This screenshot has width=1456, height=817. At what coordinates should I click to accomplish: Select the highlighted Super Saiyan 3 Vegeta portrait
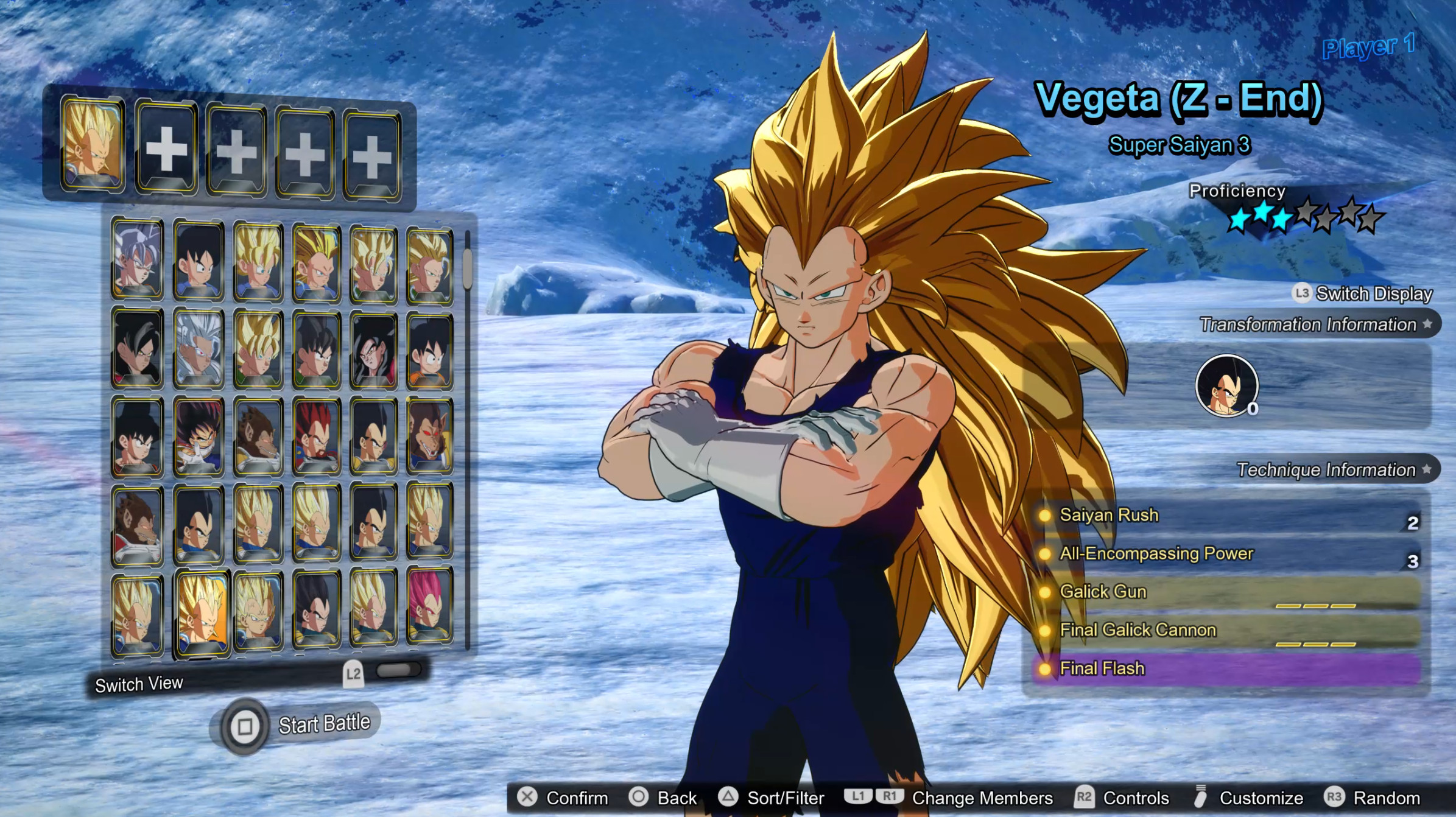click(x=201, y=612)
